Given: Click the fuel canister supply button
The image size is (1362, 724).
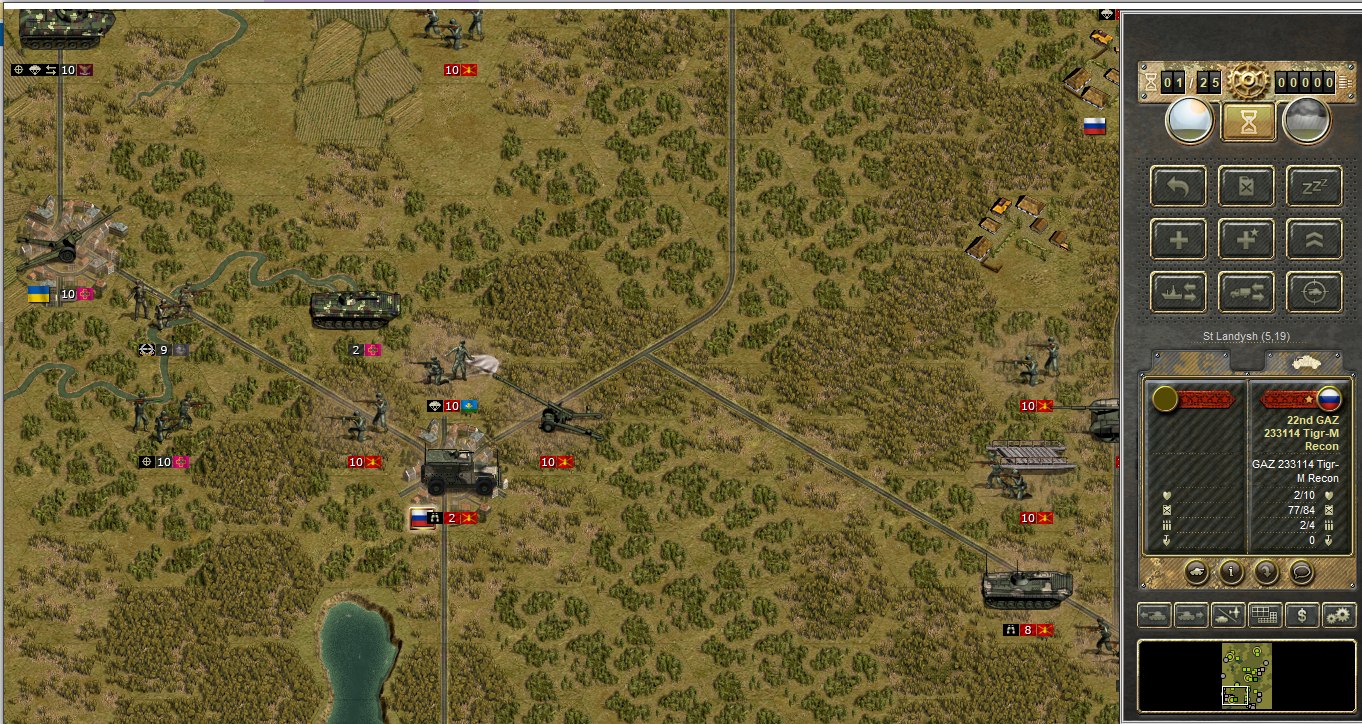Looking at the screenshot, I should pos(1246,186).
